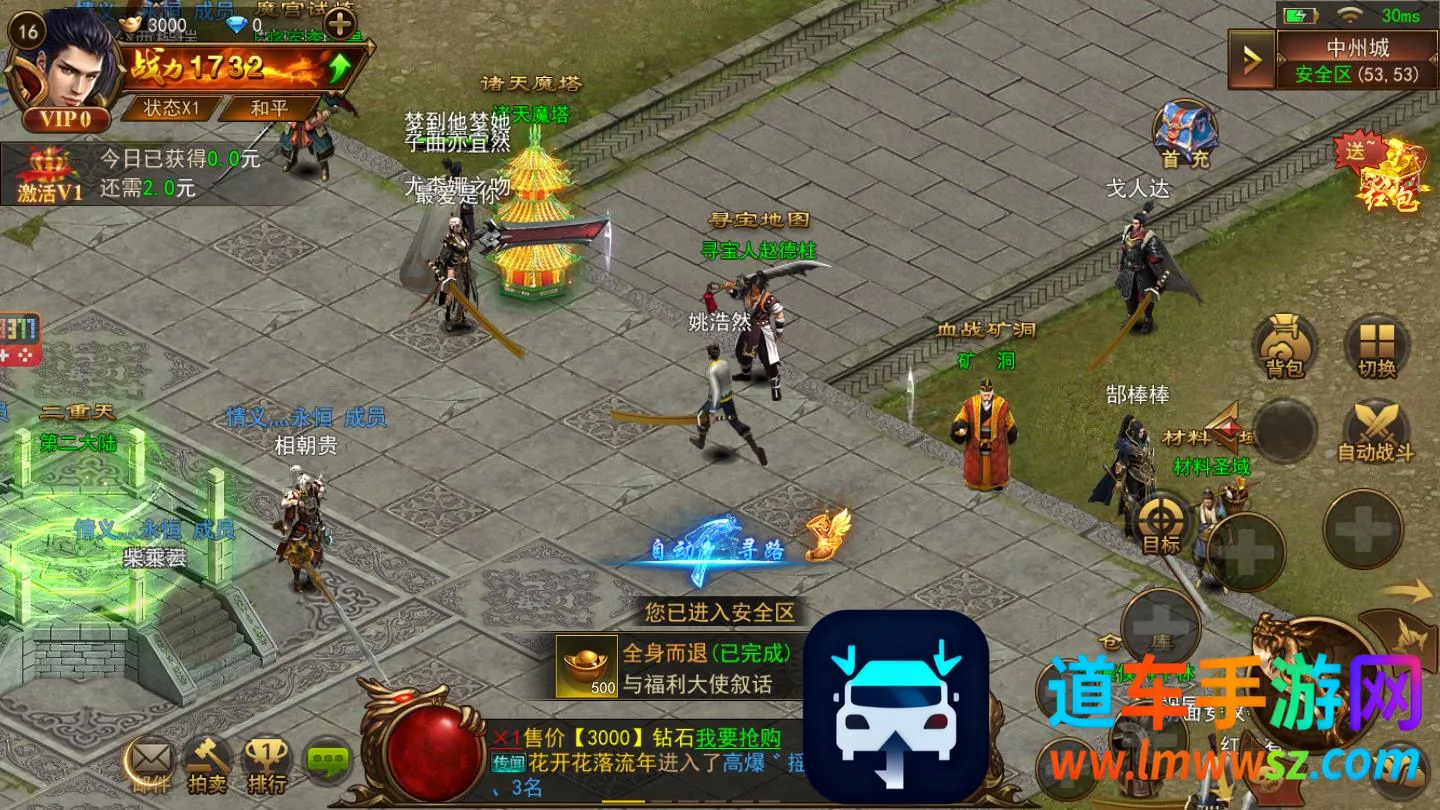Open the 中州城 map panel
This screenshot has width=1440, height=810.
[x=1357, y=60]
